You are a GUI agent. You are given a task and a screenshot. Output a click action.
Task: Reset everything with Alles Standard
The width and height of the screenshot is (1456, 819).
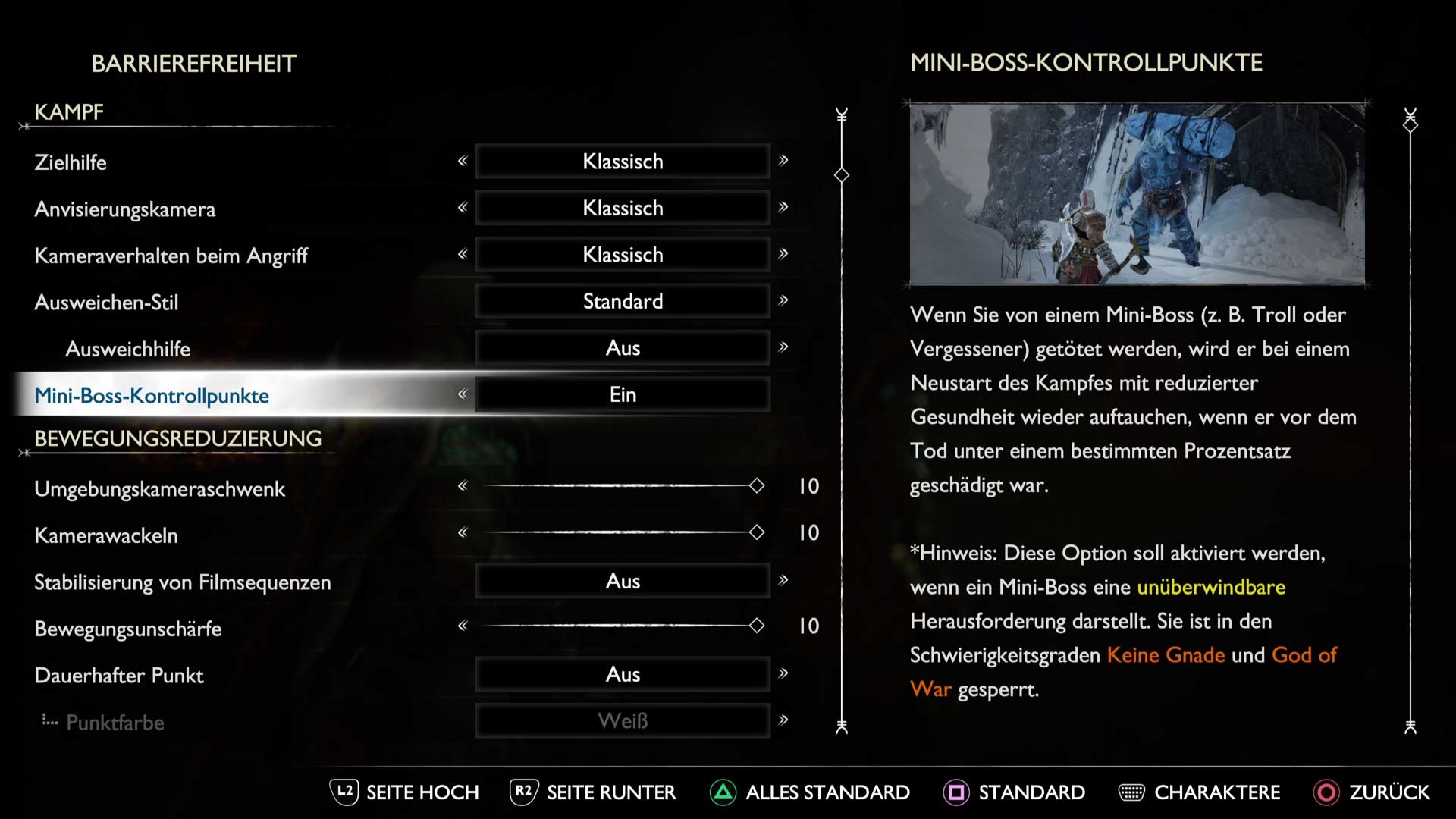(810, 792)
